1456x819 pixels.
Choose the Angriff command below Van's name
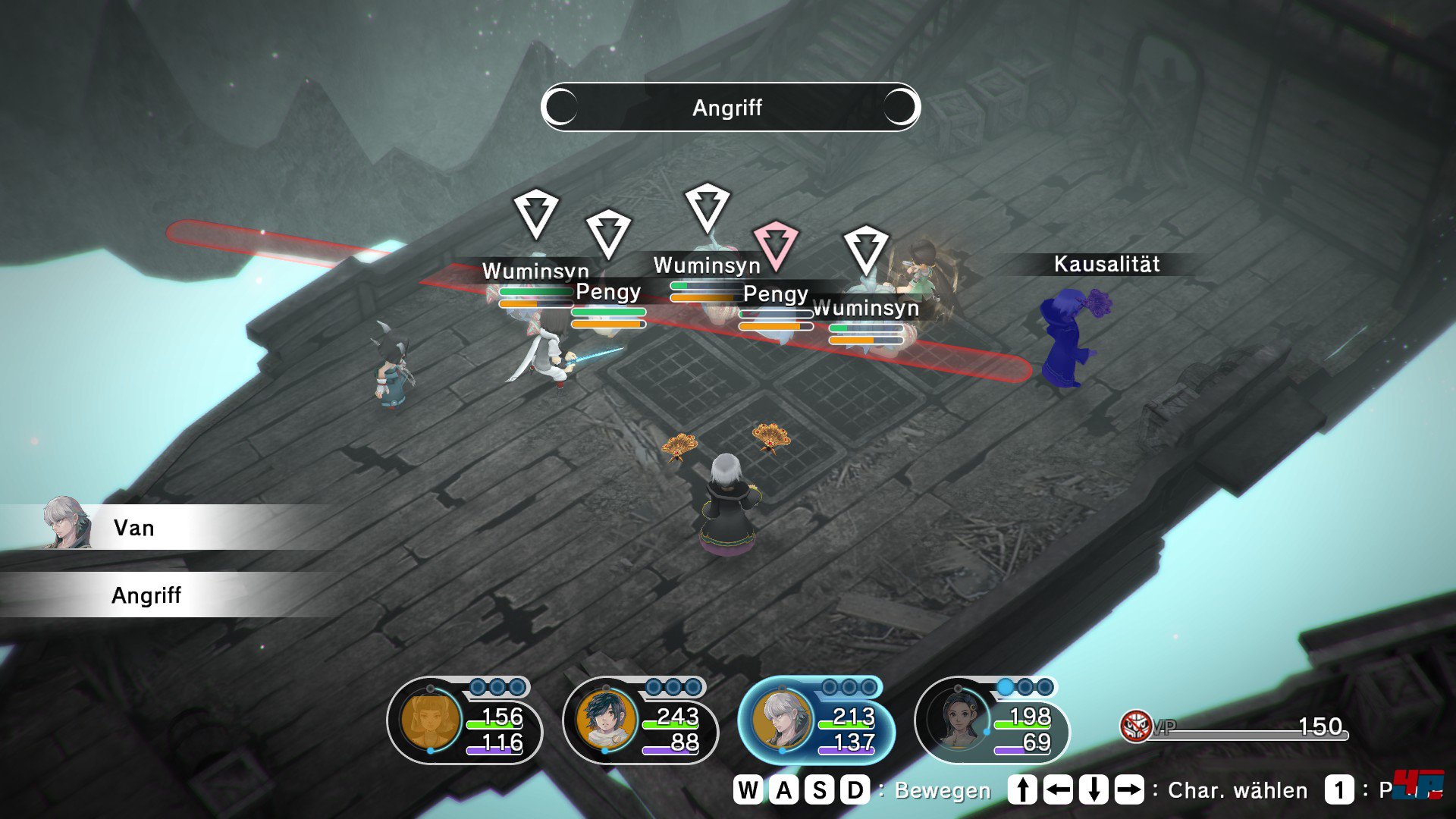146,595
